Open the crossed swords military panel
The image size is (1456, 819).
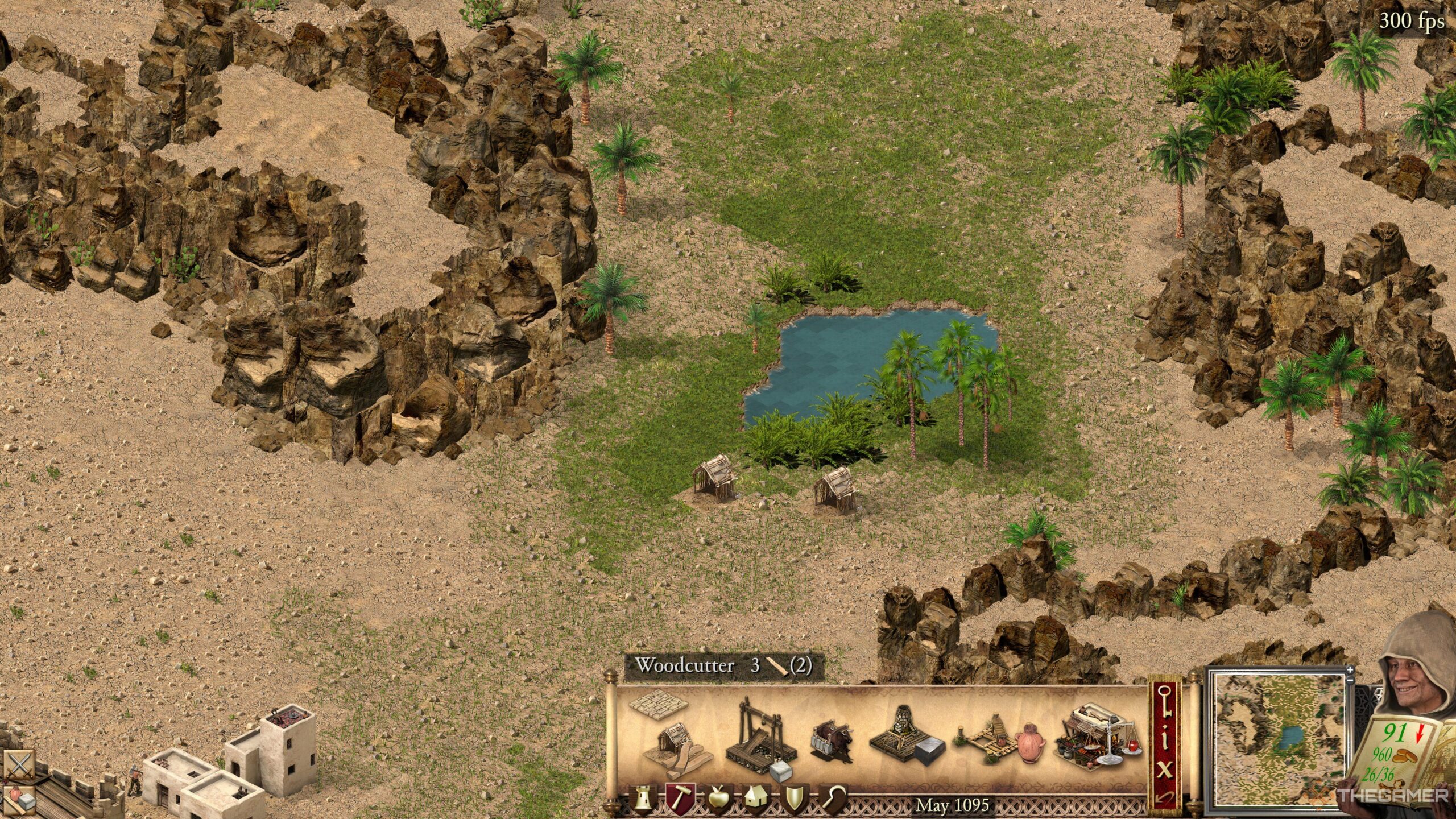(x=19, y=765)
